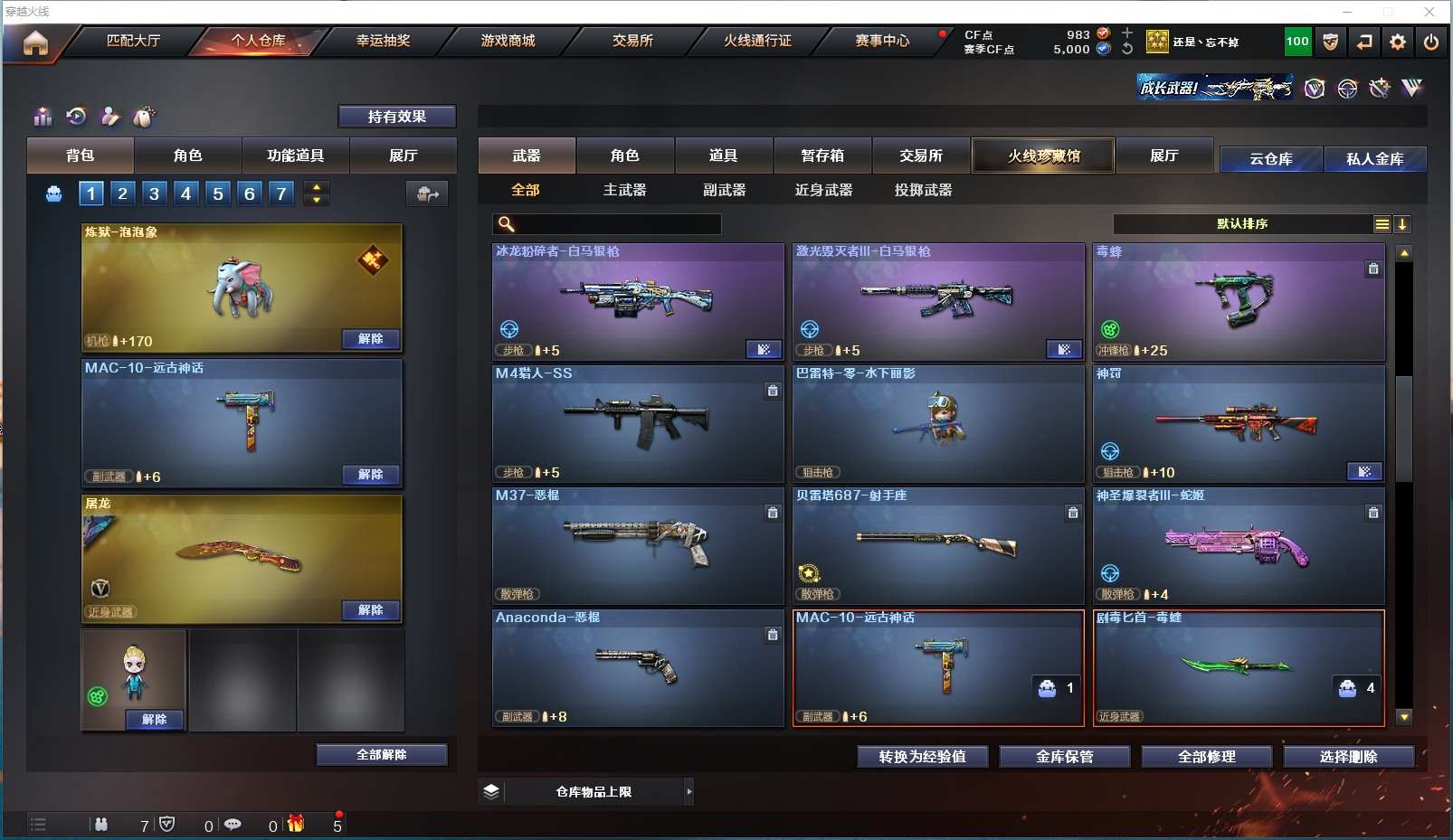Select the Anaconda-恶棍 revolver tile
This screenshot has width=1453, height=840.
pyautogui.click(x=638, y=667)
